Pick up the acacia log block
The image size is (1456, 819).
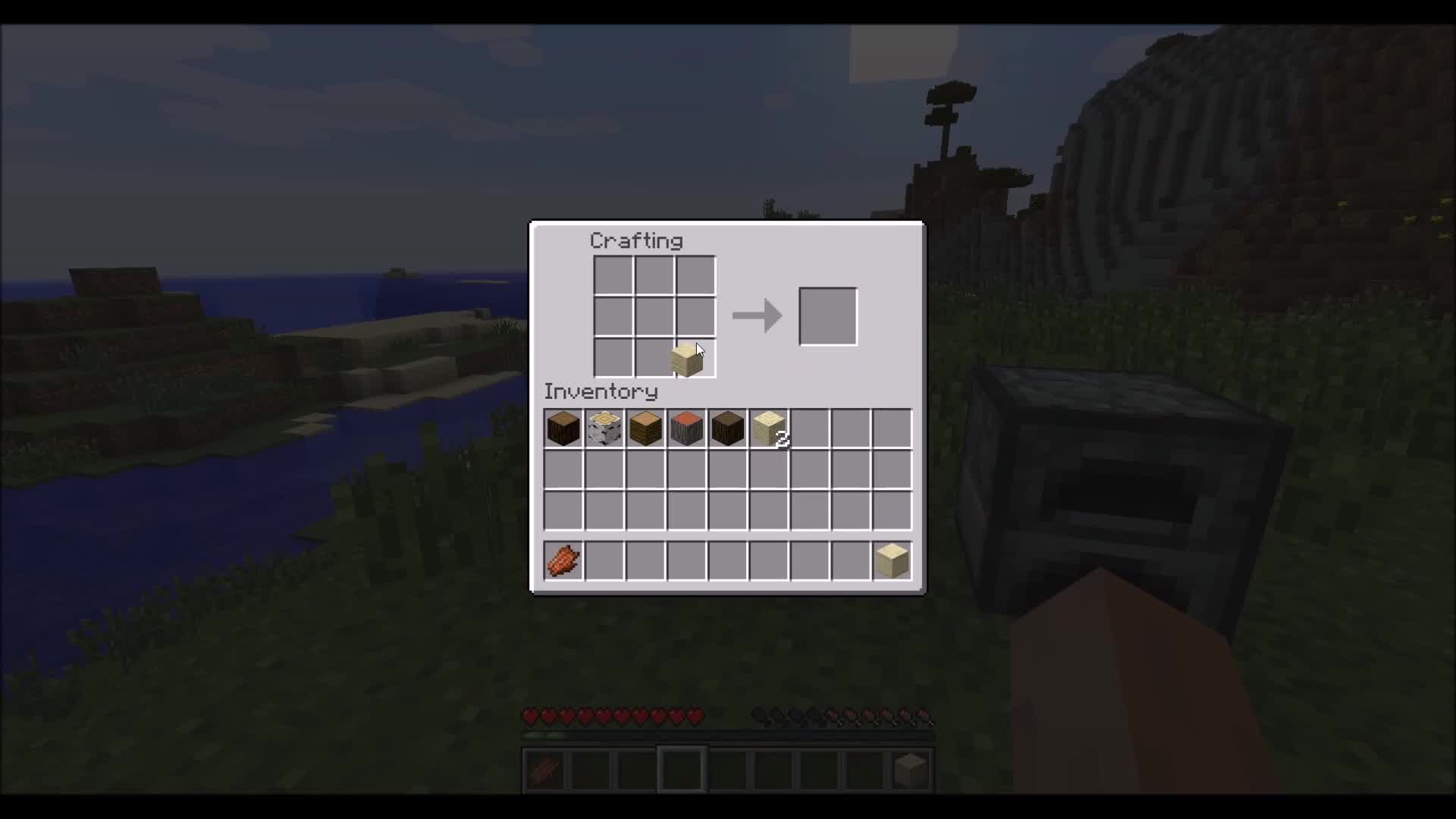(x=687, y=428)
